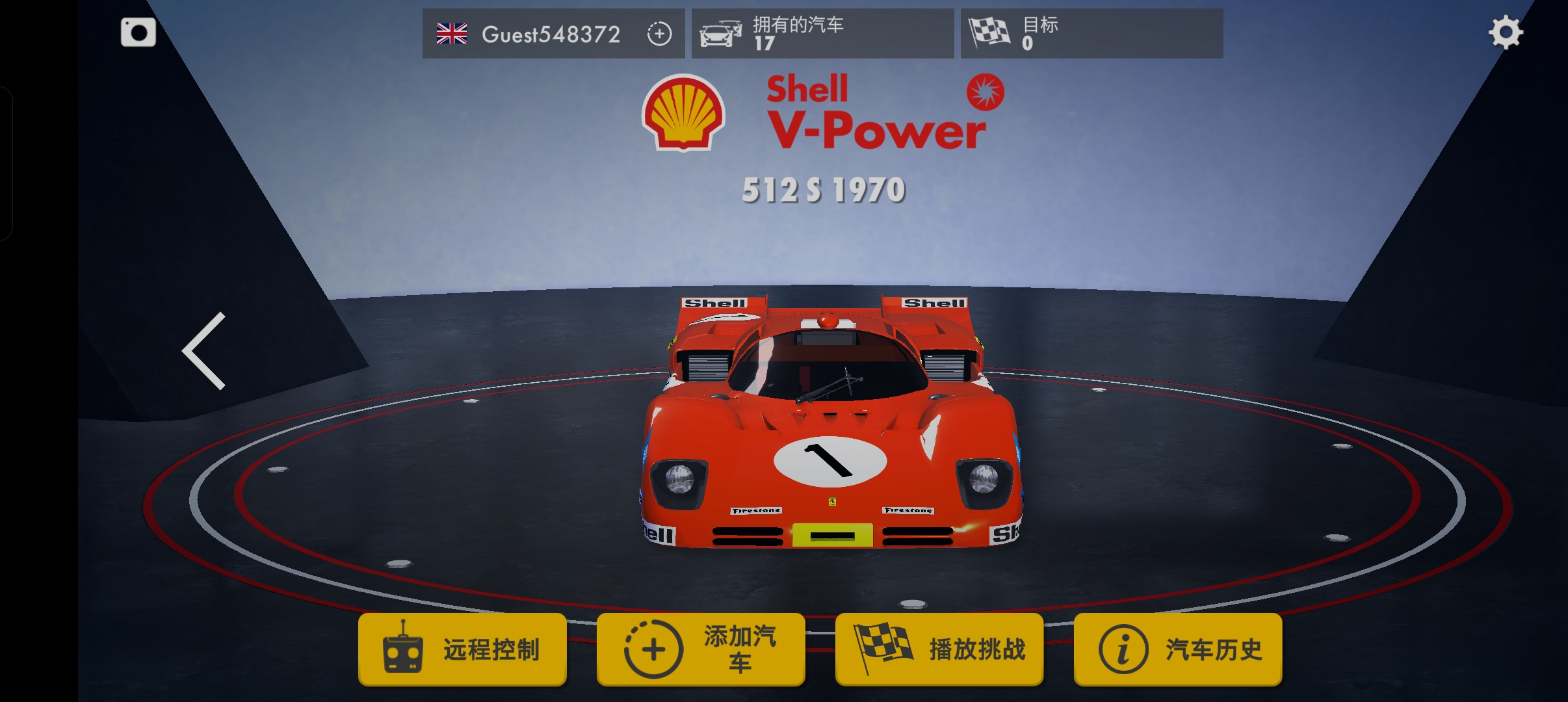The height and width of the screenshot is (702, 1568).
Task: Click the plus badge beside the guest name
Action: pos(660,33)
